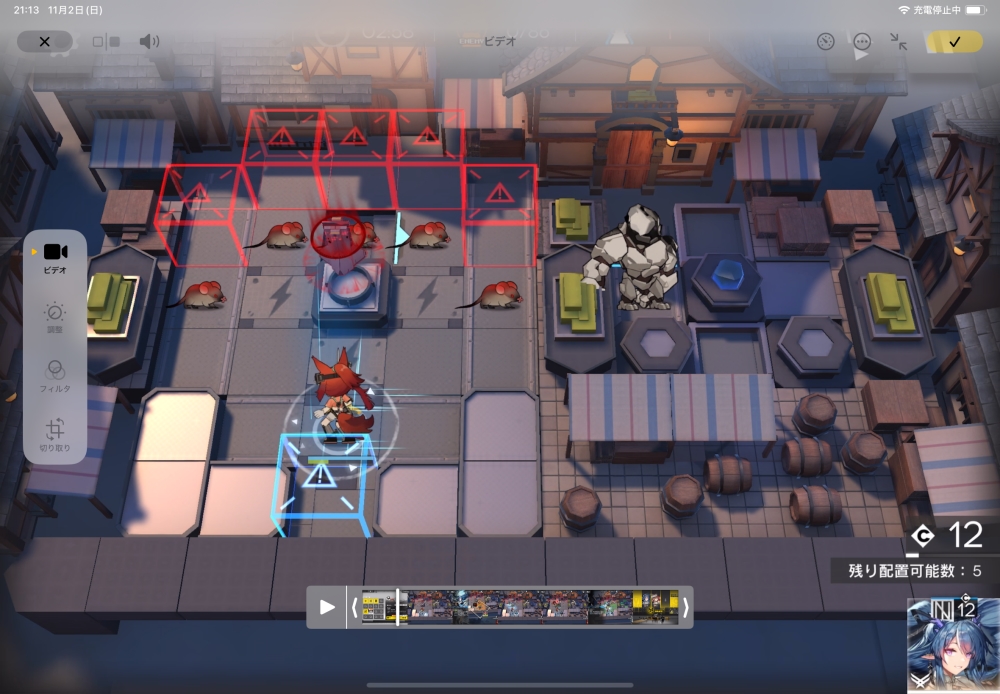Viewport: 1000px width, 694px height.
Task: Click the frame strip thumbnails in the timeline
Action: (520, 607)
